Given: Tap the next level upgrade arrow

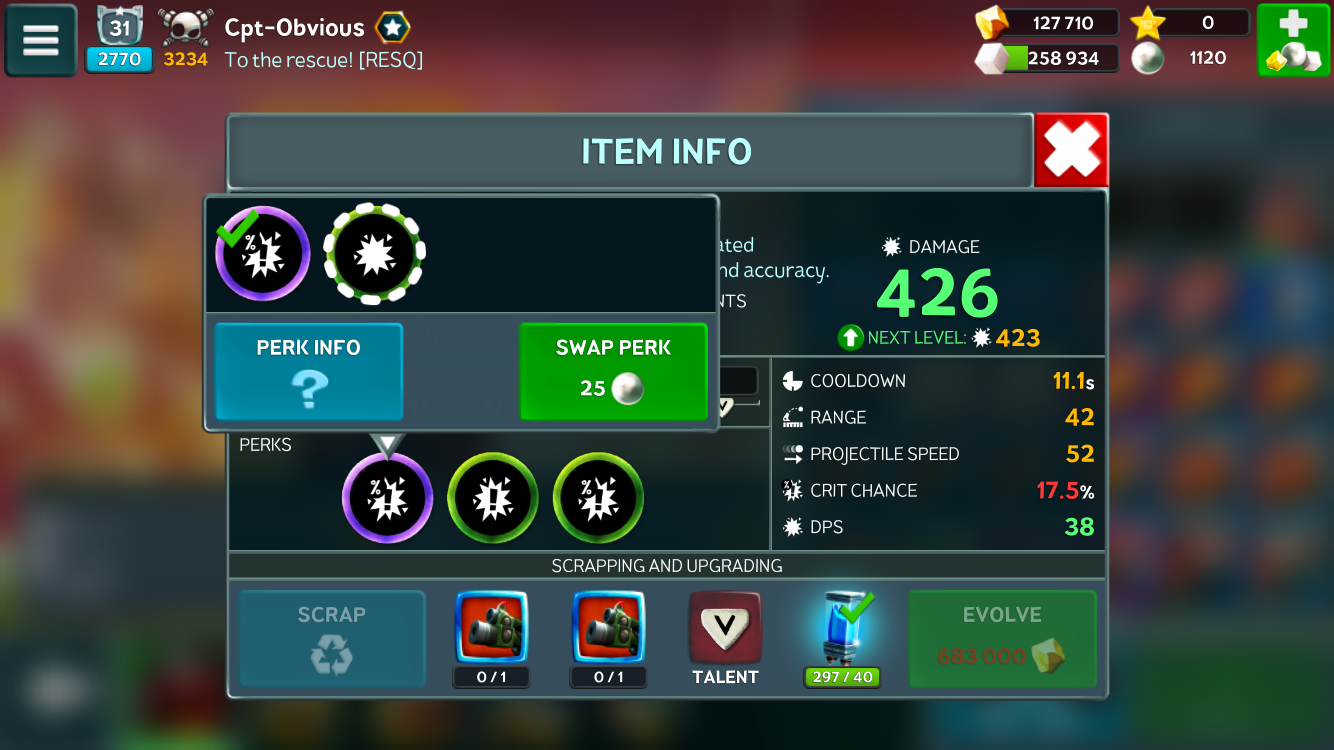Looking at the screenshot, I should (850, 338).
